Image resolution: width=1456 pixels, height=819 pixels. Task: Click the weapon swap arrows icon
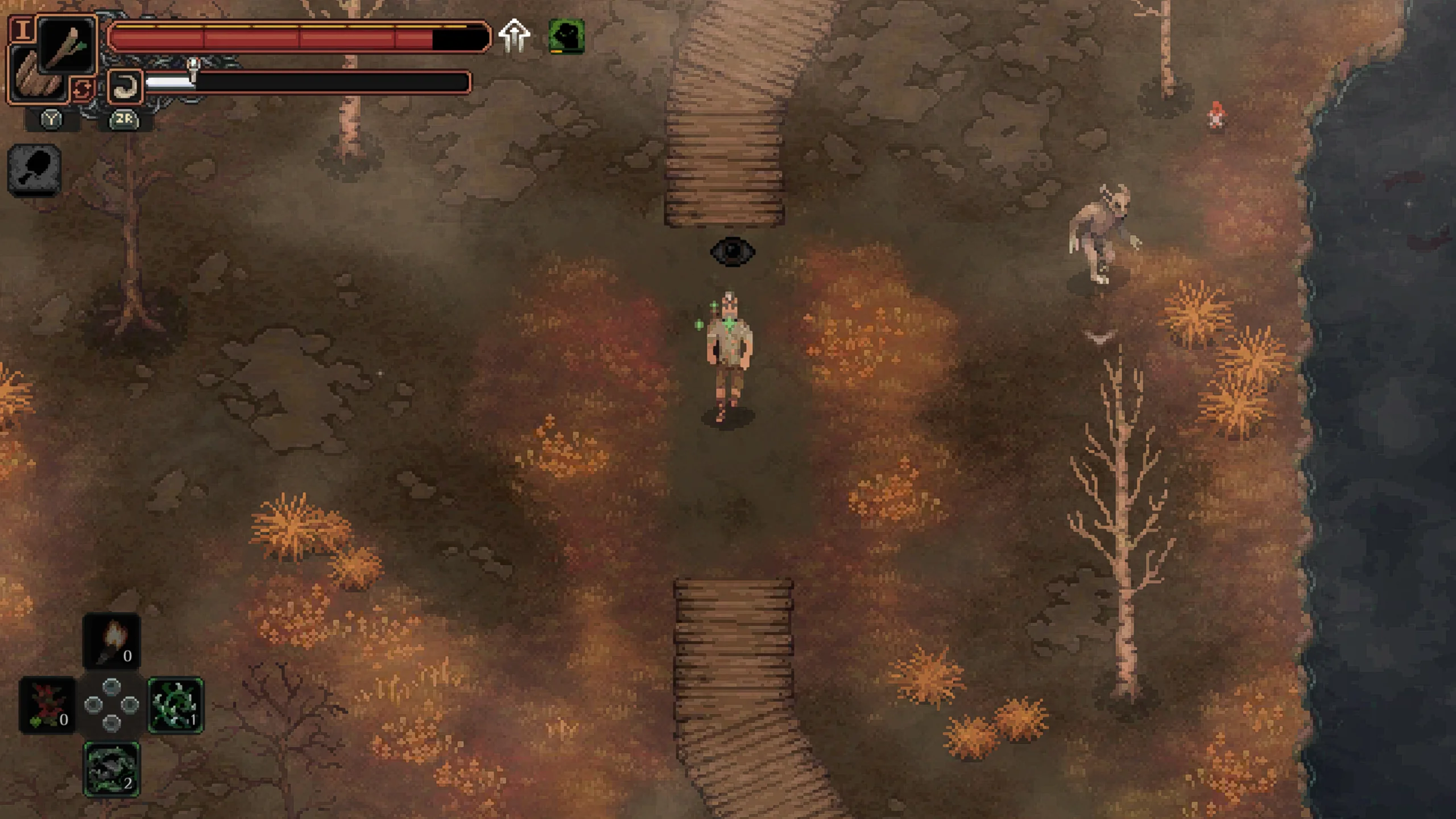pyautogui.click(x=82, y=89)
